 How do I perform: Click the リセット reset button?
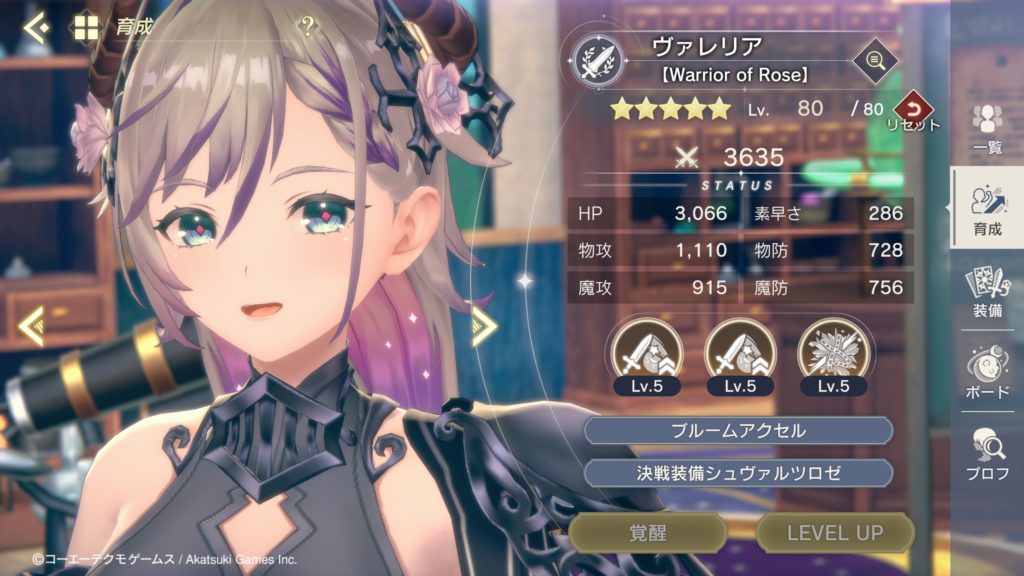click(x=912, y=110)
